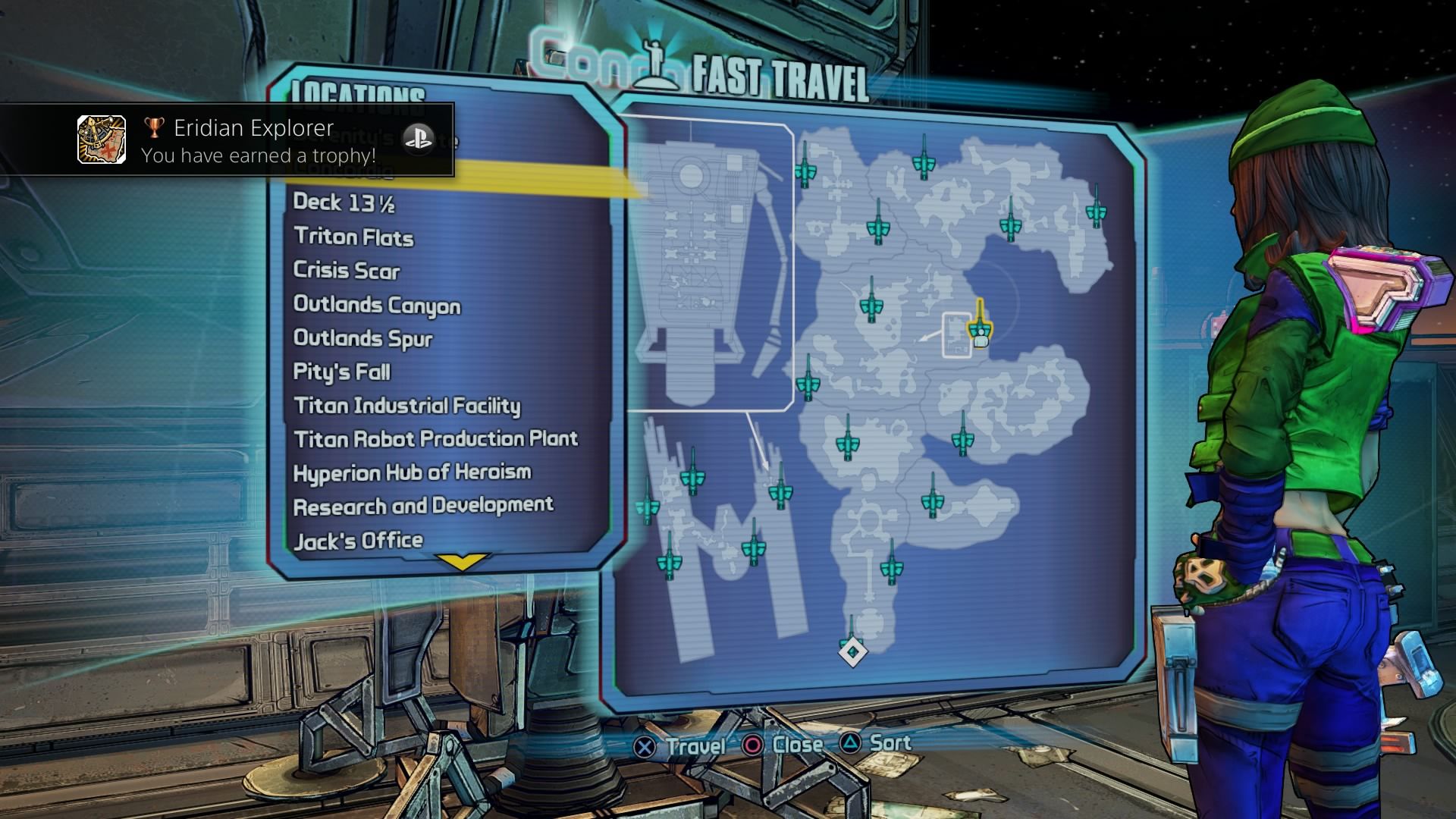Image resolution: width=1456 pixels, height=819 pixels.
Task: Choose Hyperion Hub of Heroism
Action: [x=412, y=472]
